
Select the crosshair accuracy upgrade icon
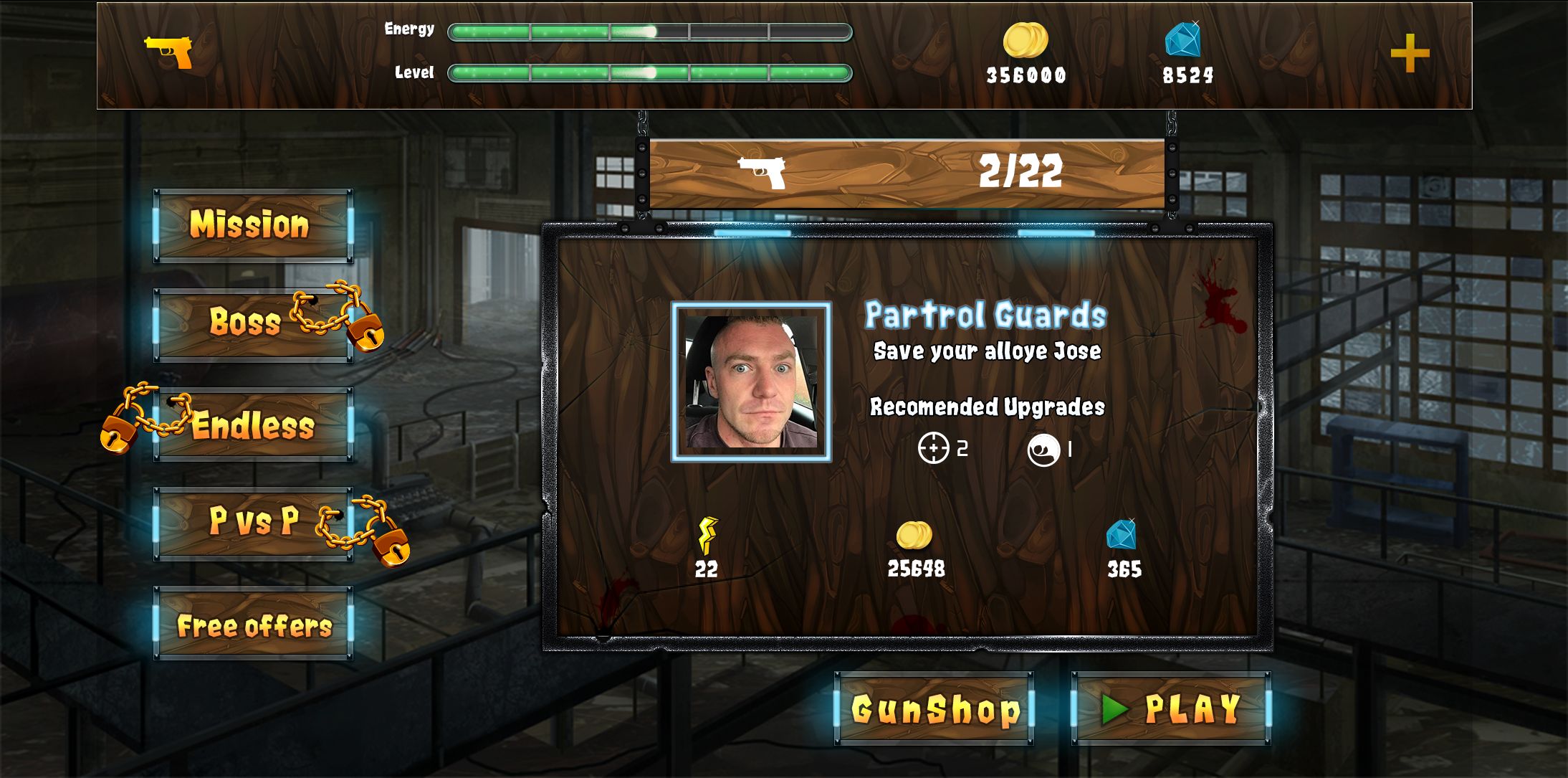[933, 449]
